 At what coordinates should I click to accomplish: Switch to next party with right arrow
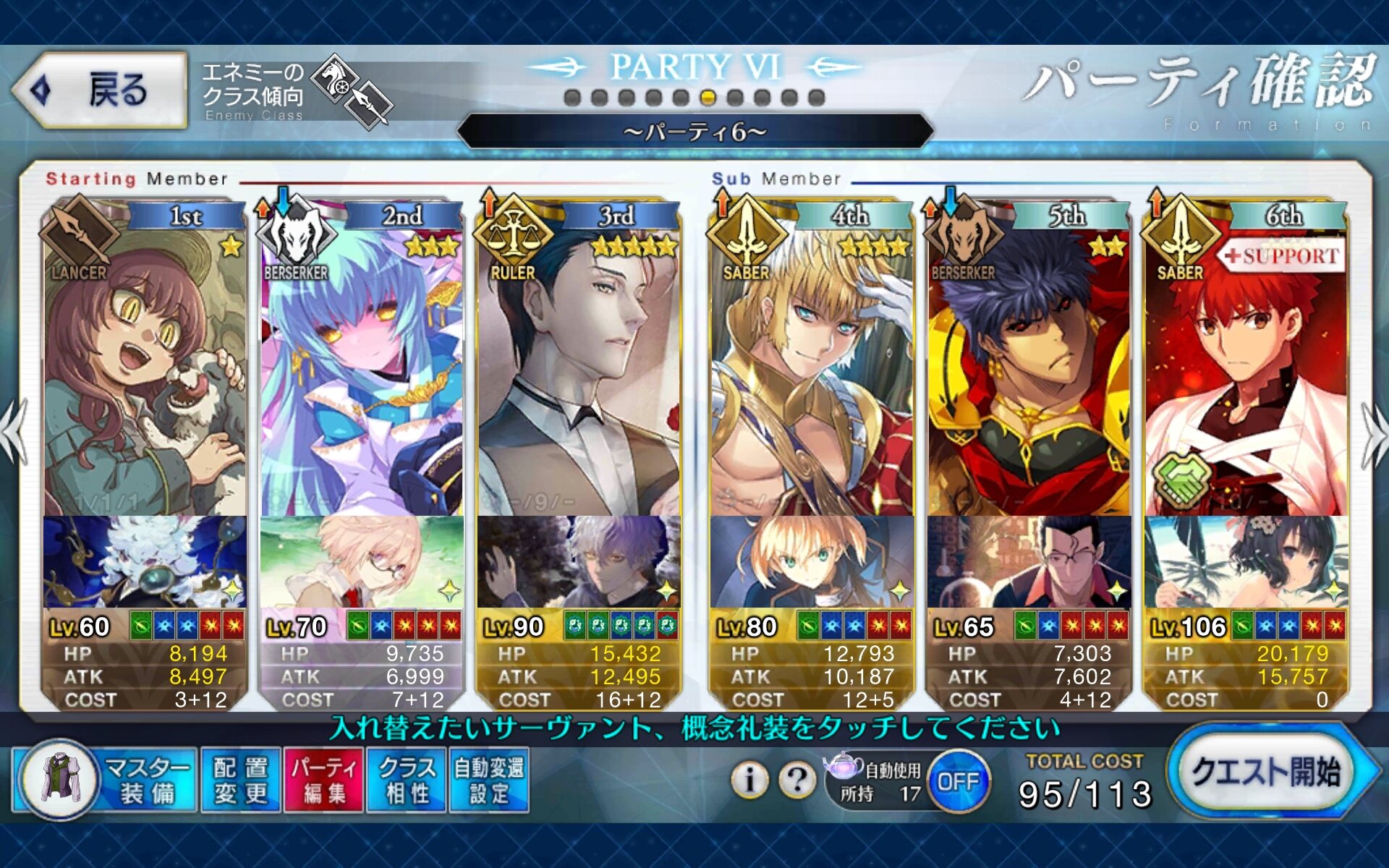[1373, 434]
